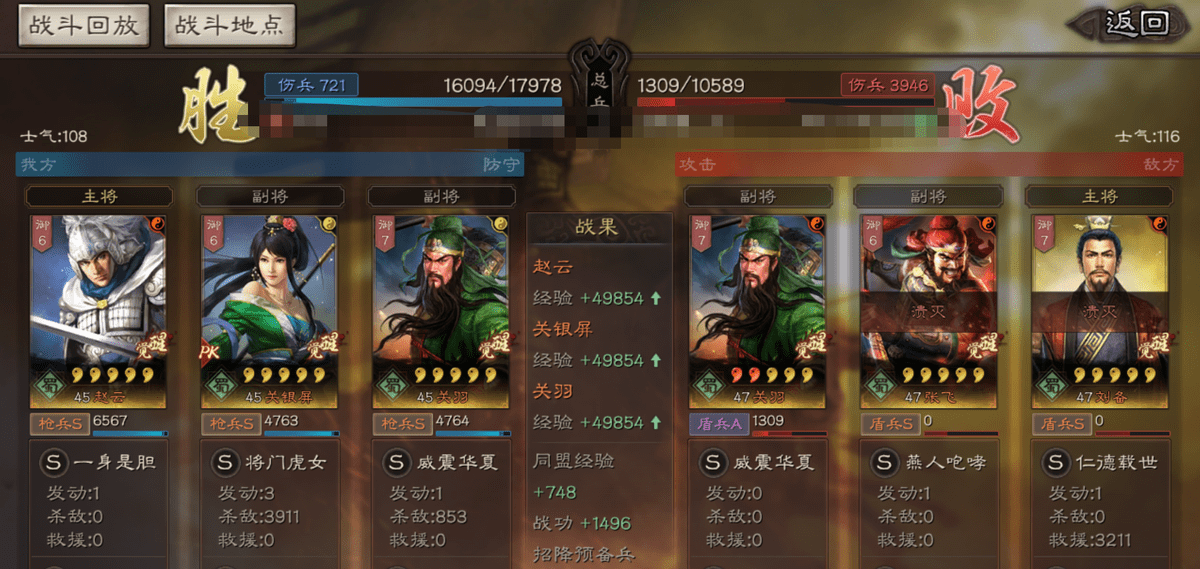Select the defeated 刘备 hero card
This screenshot has height=569, width=1200.
click(1100, 310)
